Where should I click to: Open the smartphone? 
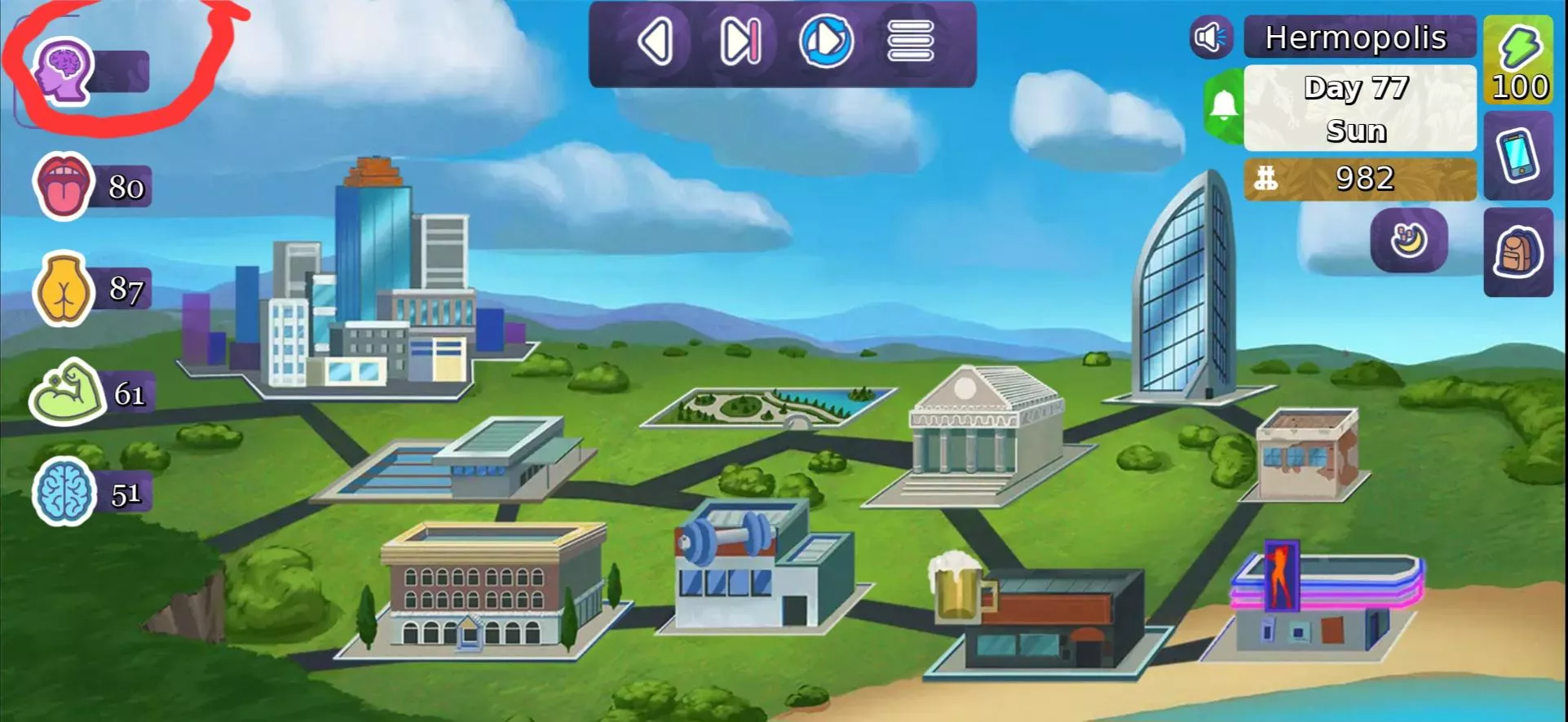tap(1517, 155)
